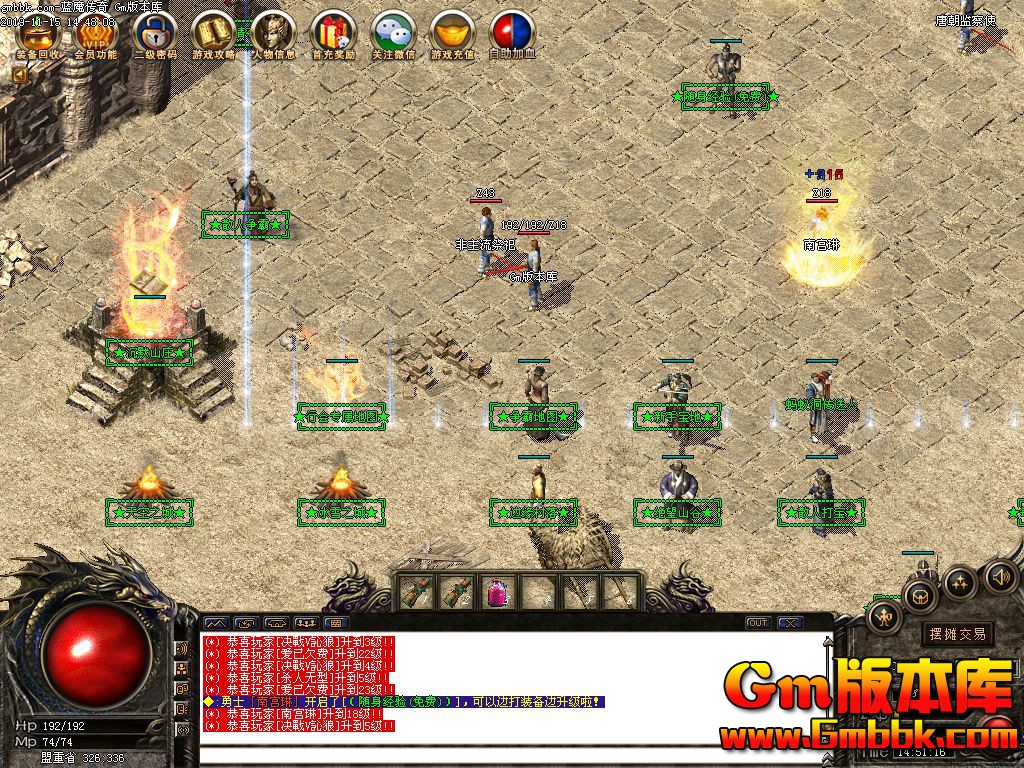Open the 关注微信 WeChat icon
Screen dimensions: 1024x768
tap(393, 35)
